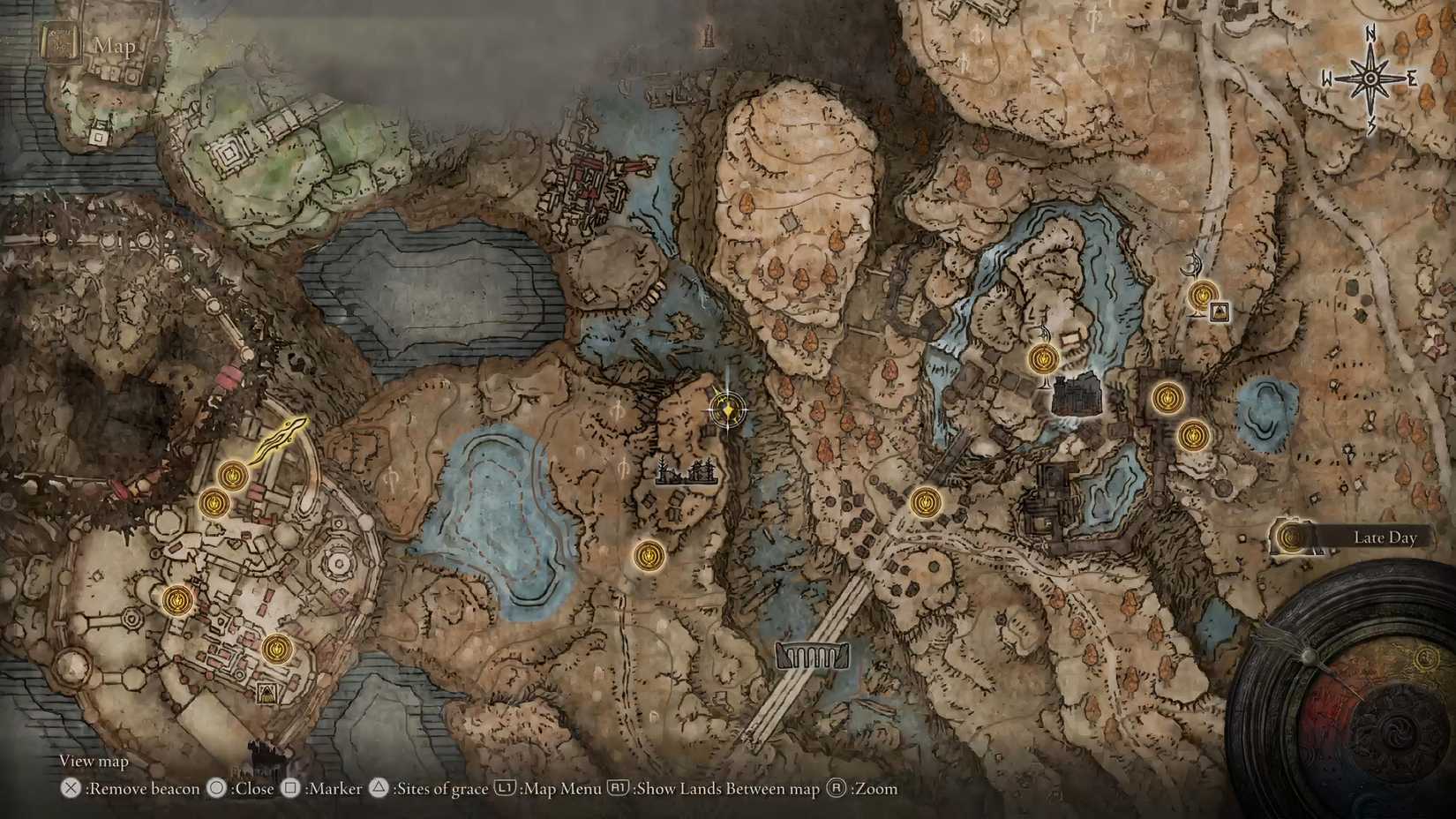Screen dimensions: 1456x819
Task: Show Lands Between map via R1
Action: pyautogui.click(x=620, y=789)
